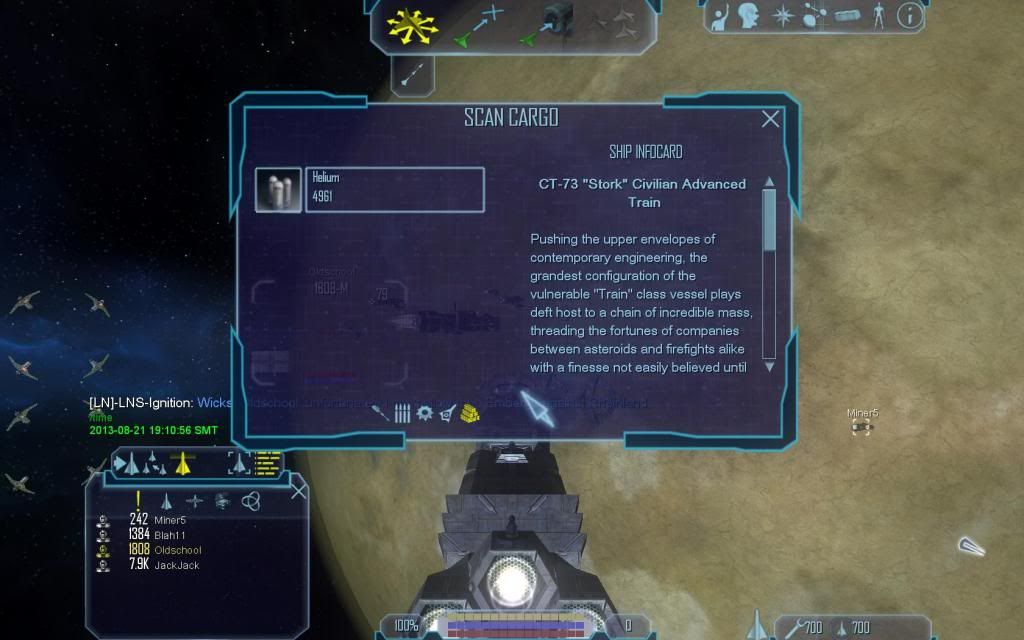Show the ammunition bars filter
This screenshot has width=1024, height=640.
click(402, 413)
